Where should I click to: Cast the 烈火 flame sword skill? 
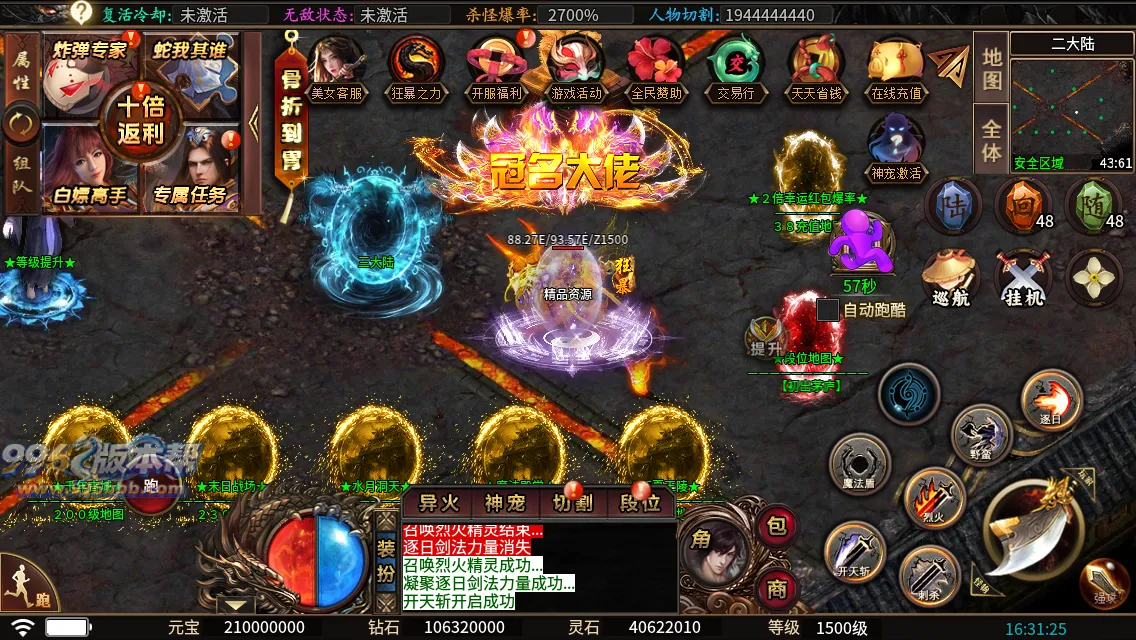933,497
